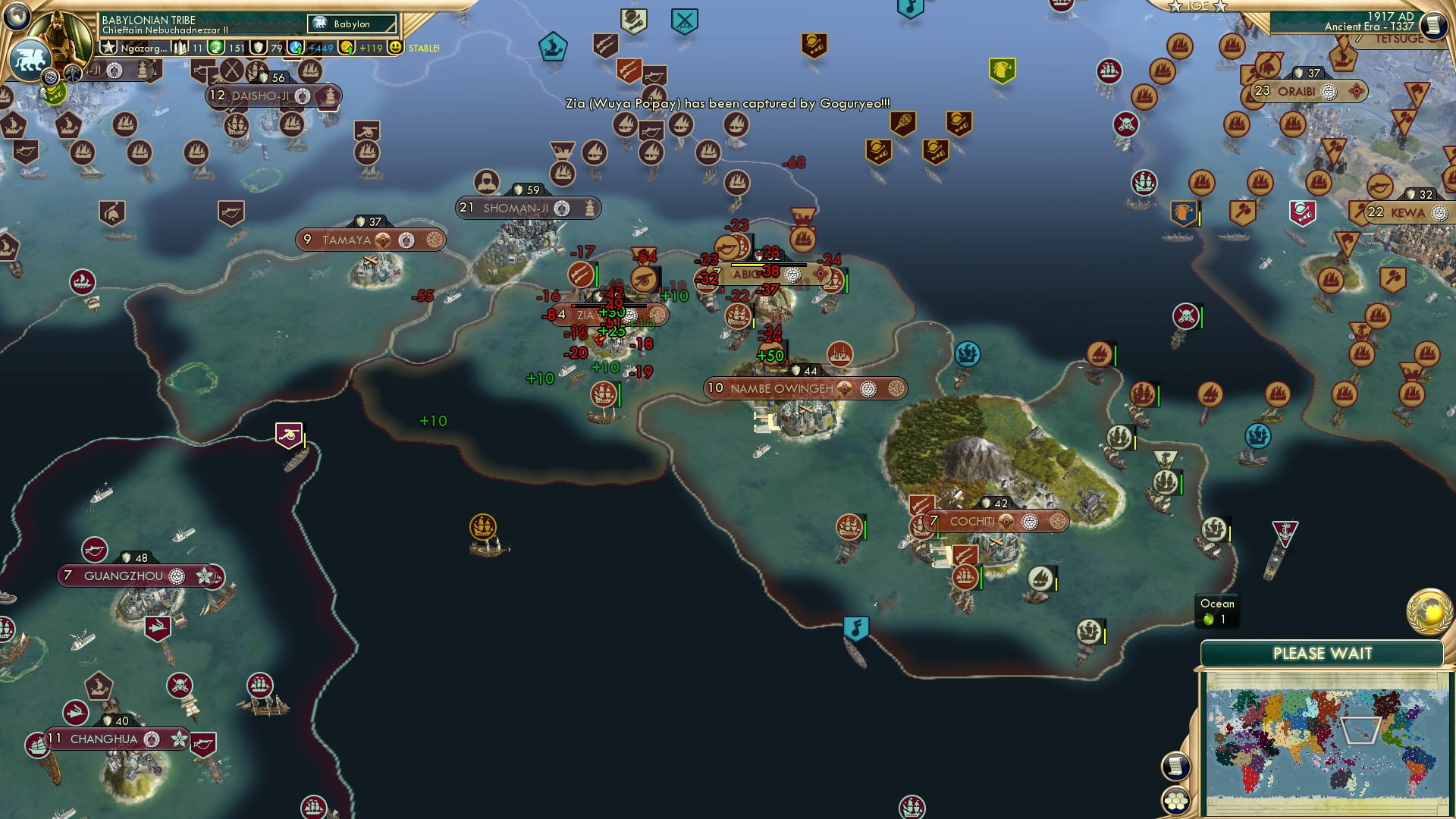Click the gold coin income icon
Screen dimensions: 1456x819
click(347, 47)
